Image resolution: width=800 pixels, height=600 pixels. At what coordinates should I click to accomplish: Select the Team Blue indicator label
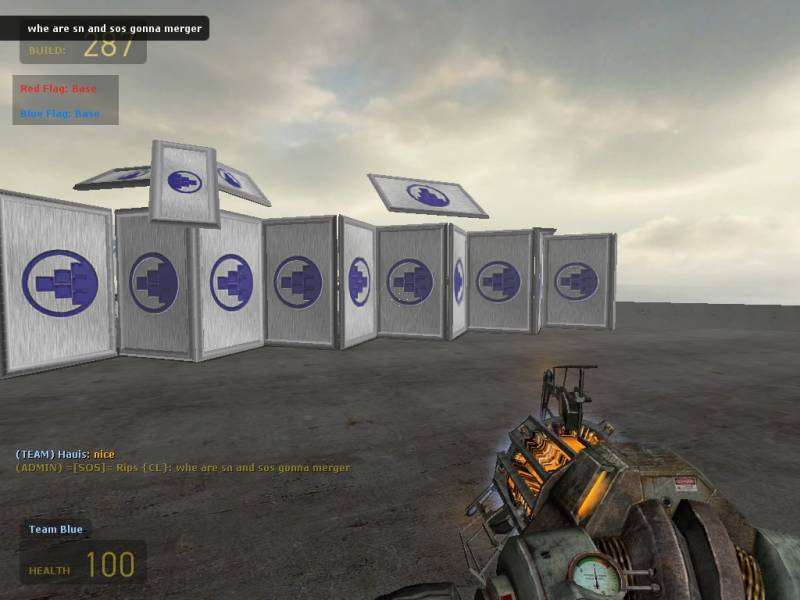point(56,529)
